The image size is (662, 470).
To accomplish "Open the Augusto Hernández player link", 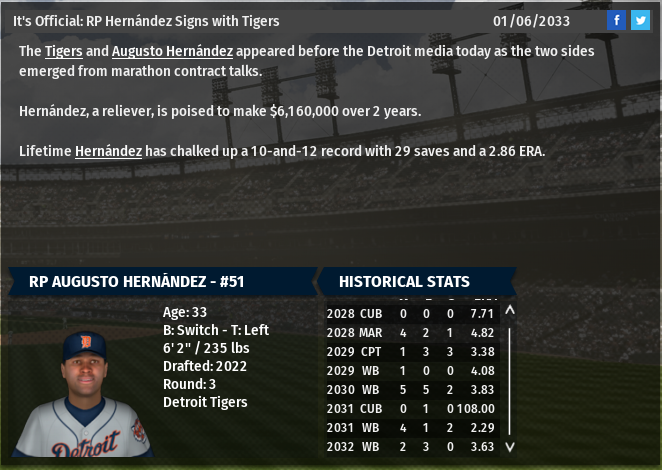I will point(172,51).
